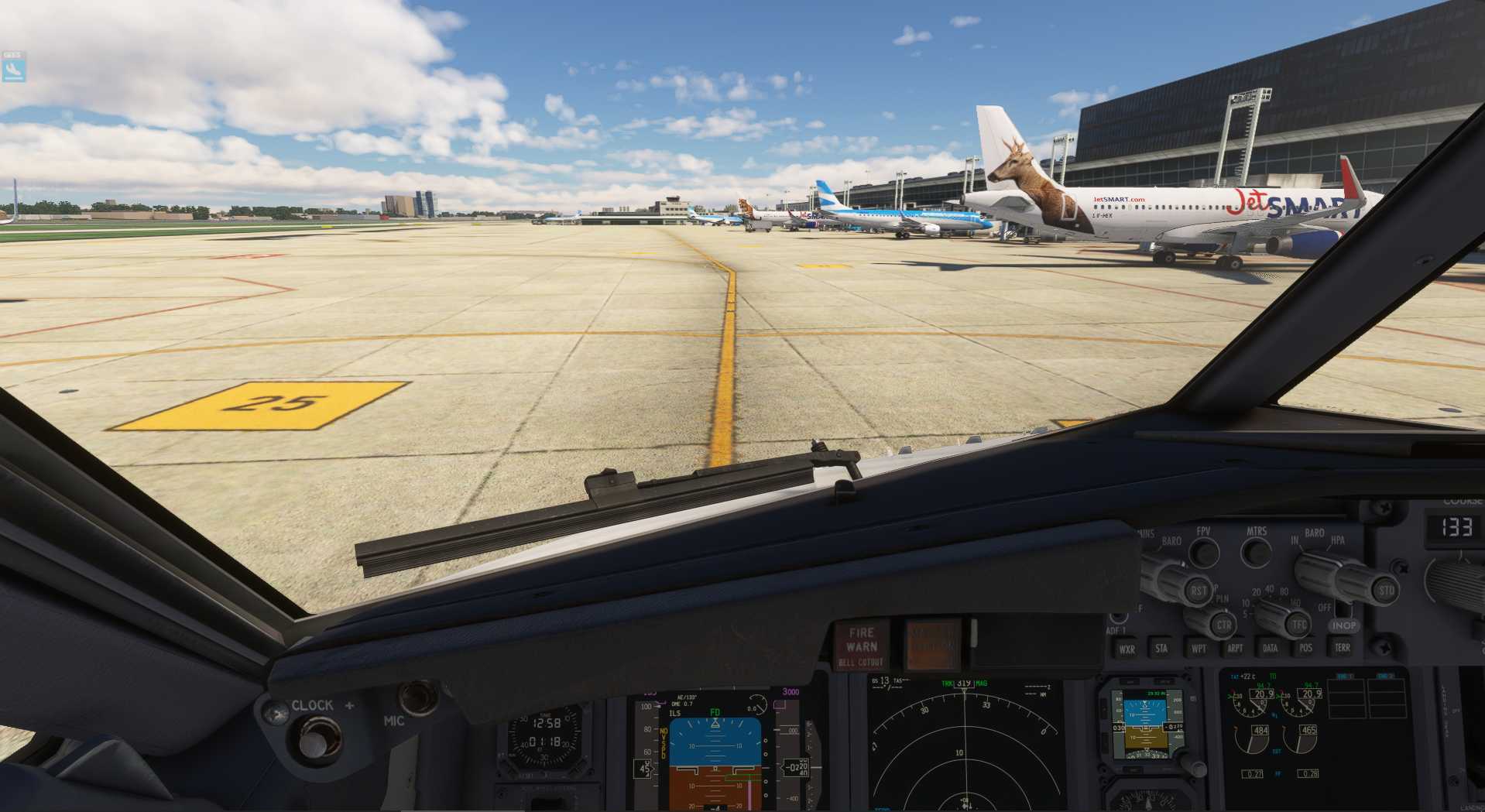
Task: Set standard pressure with the STD button
Action: [1386, 591]
